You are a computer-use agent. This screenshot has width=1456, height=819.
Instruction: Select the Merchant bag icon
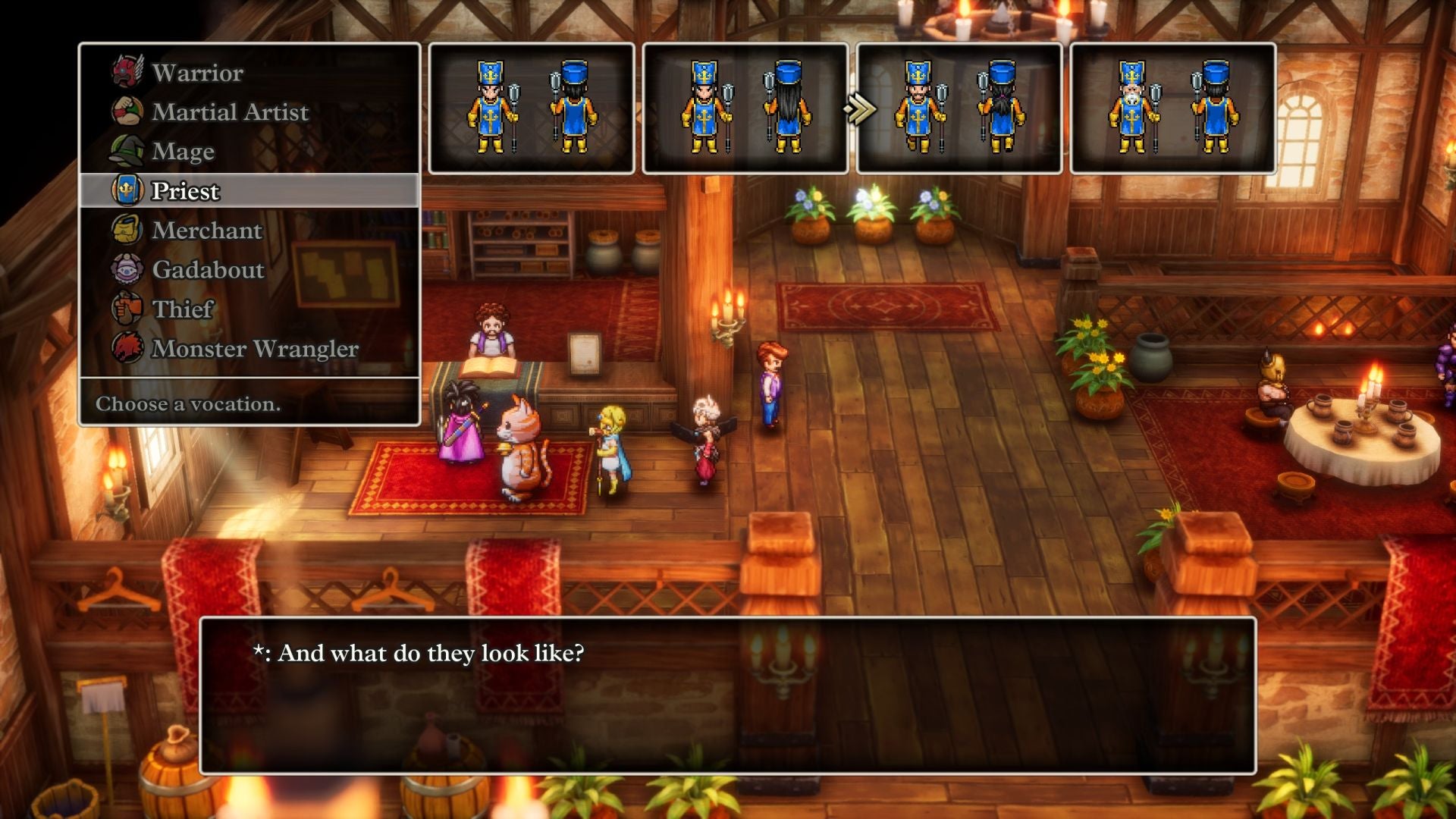click(x=126, y=231)
